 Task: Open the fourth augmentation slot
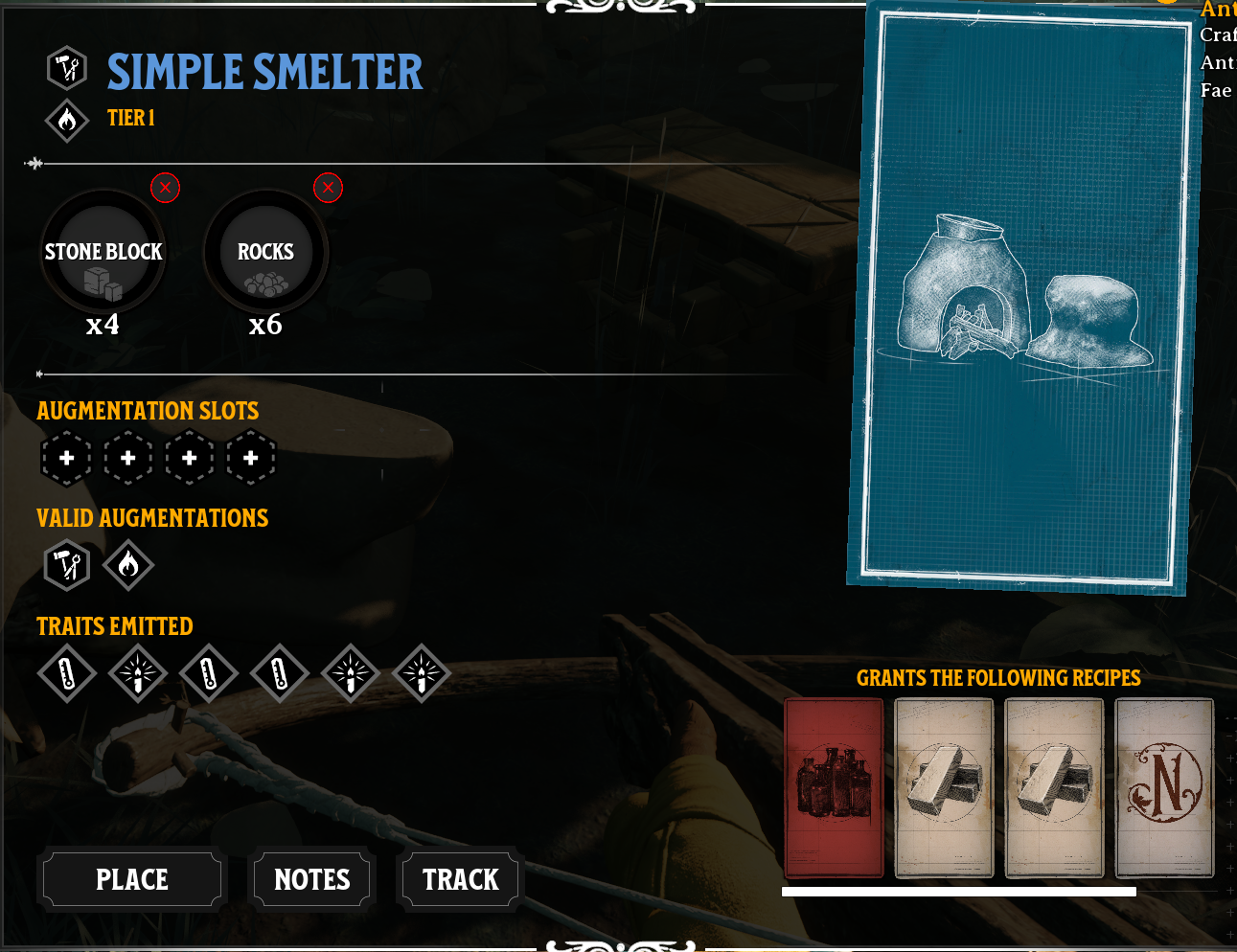pos(251,458)
